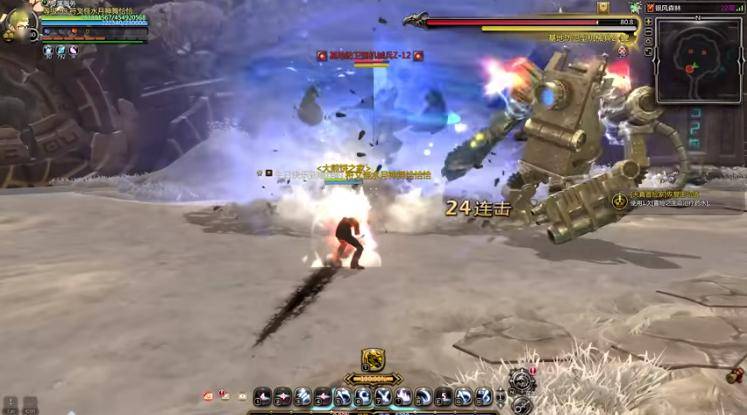This screenshot has width=747, height=415.
Task: Use the skill in hotbar slot 1
Action: [263, 397]
